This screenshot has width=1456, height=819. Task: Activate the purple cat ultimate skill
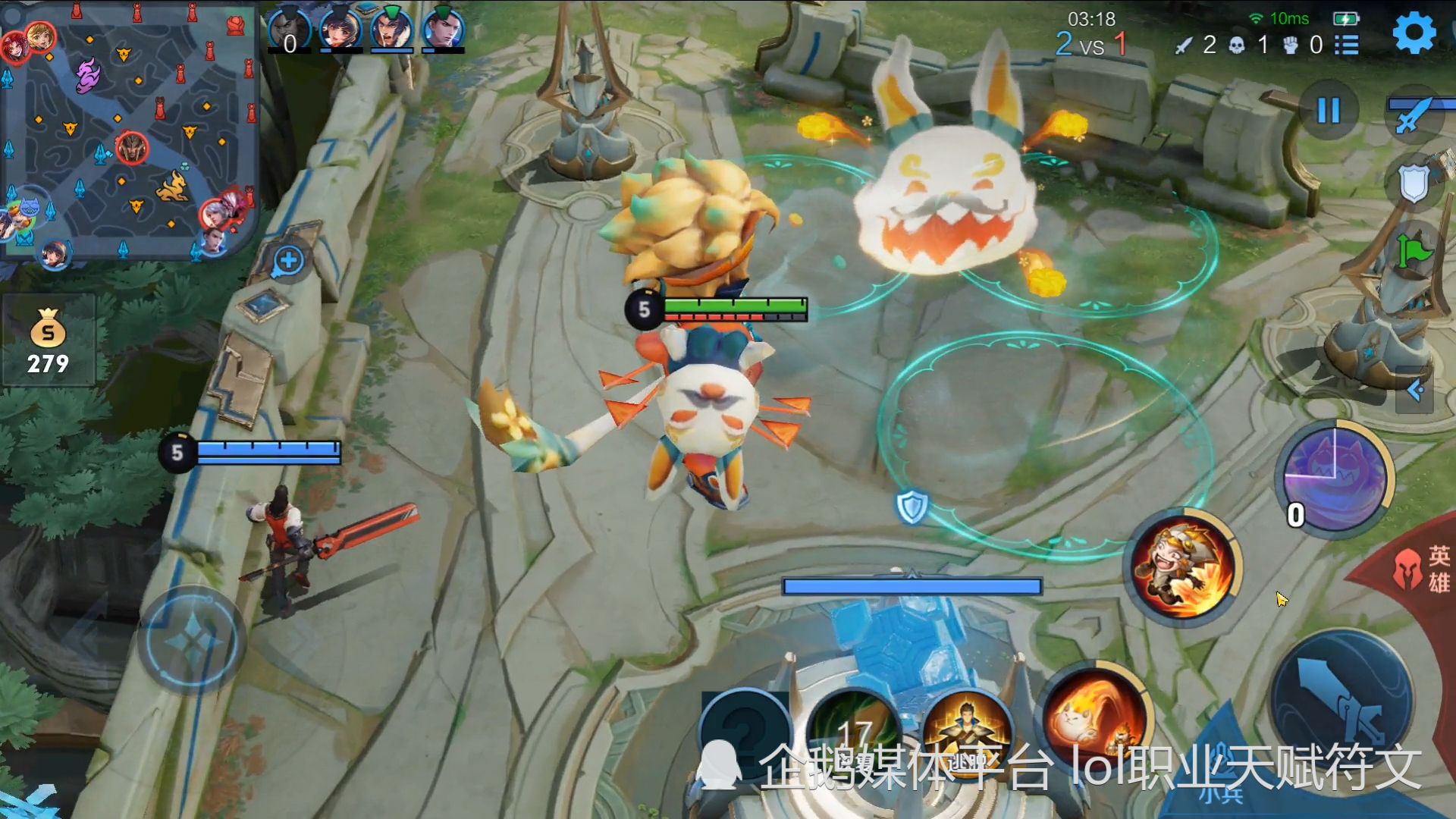coord(1335,479)
